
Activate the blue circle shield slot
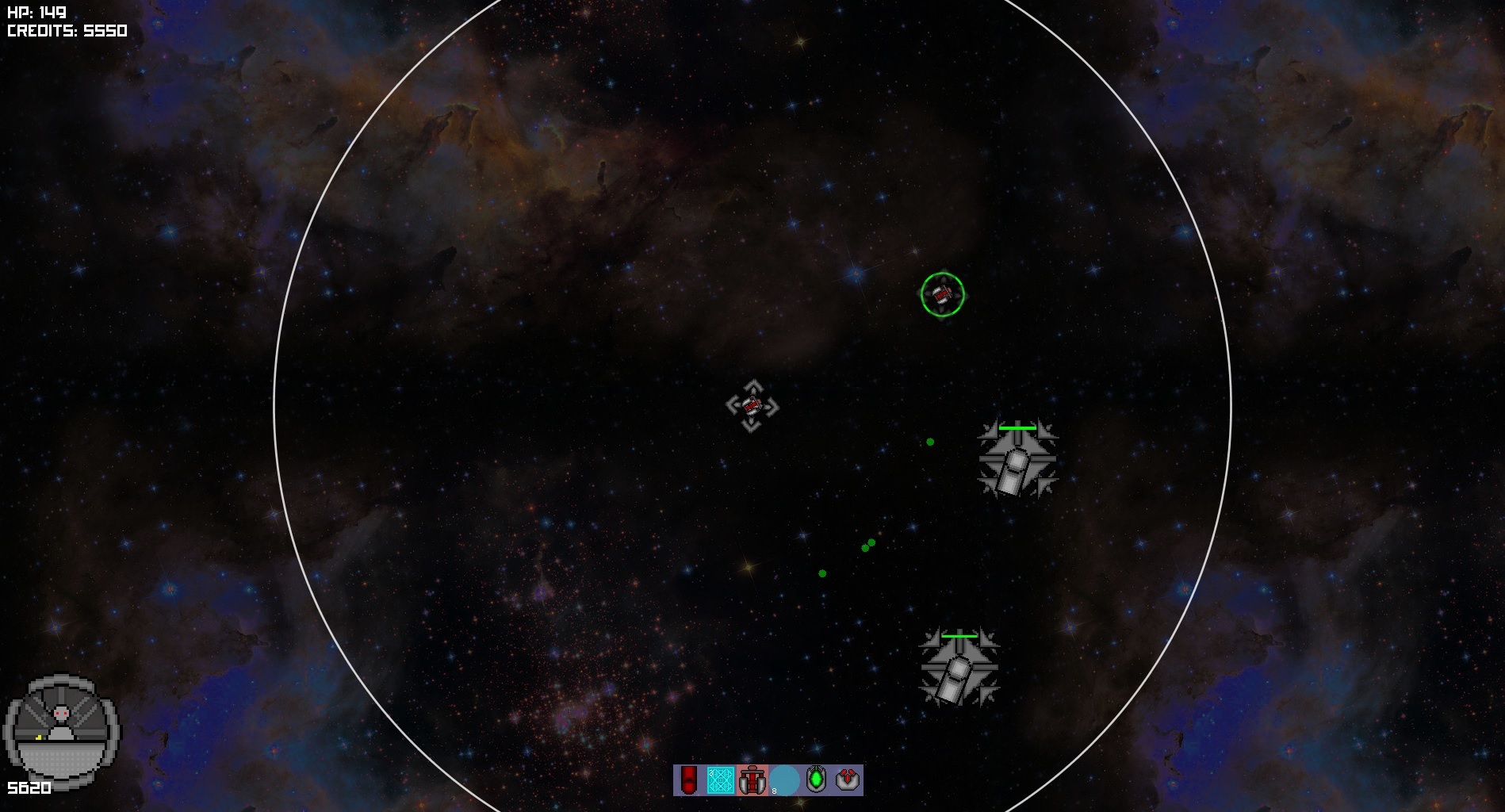(784, 780)
